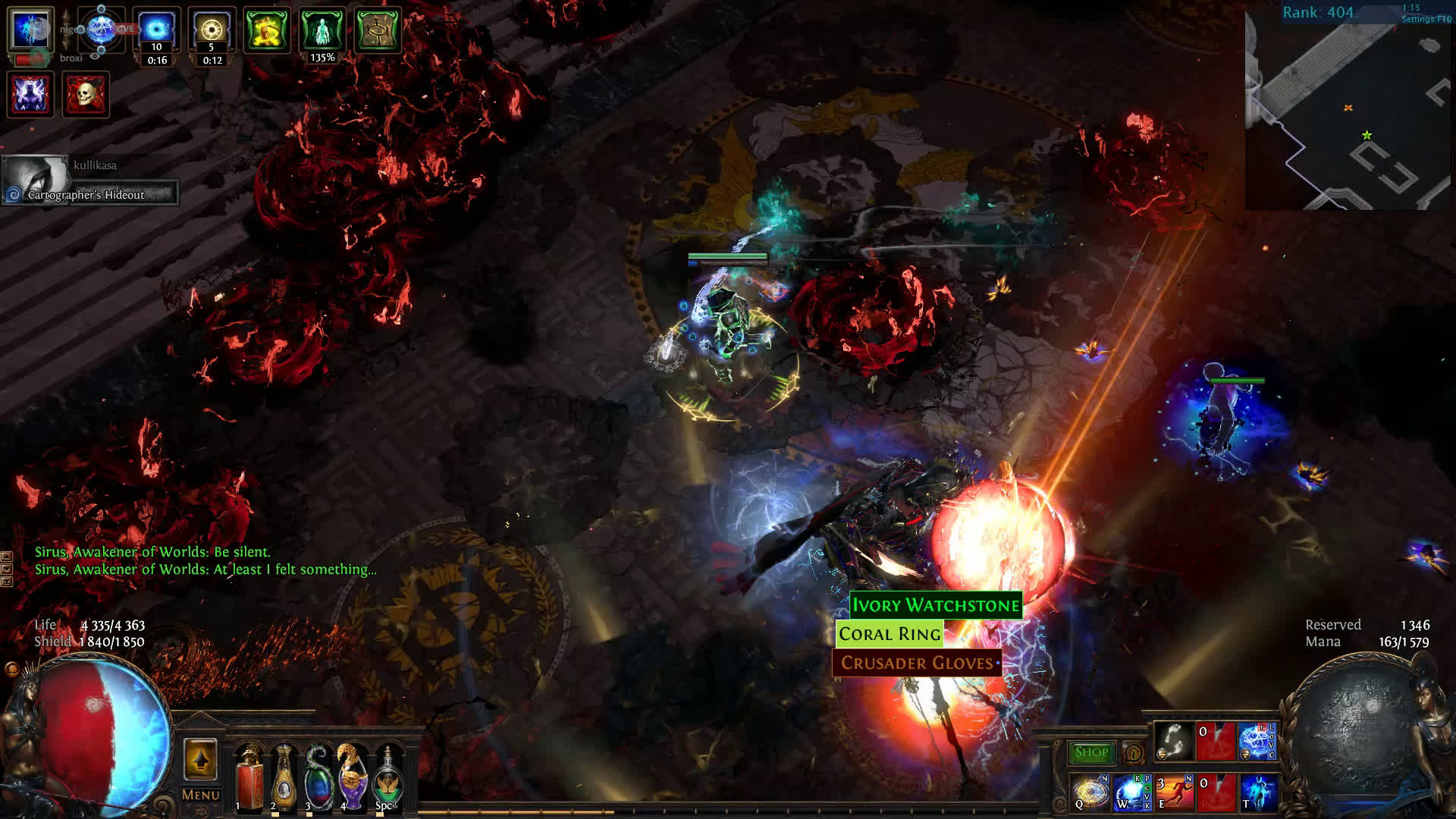The image size is (1456, 819).
Task: Pick up the Ivory Watchstone label
Action: click(x=936, y=605)
